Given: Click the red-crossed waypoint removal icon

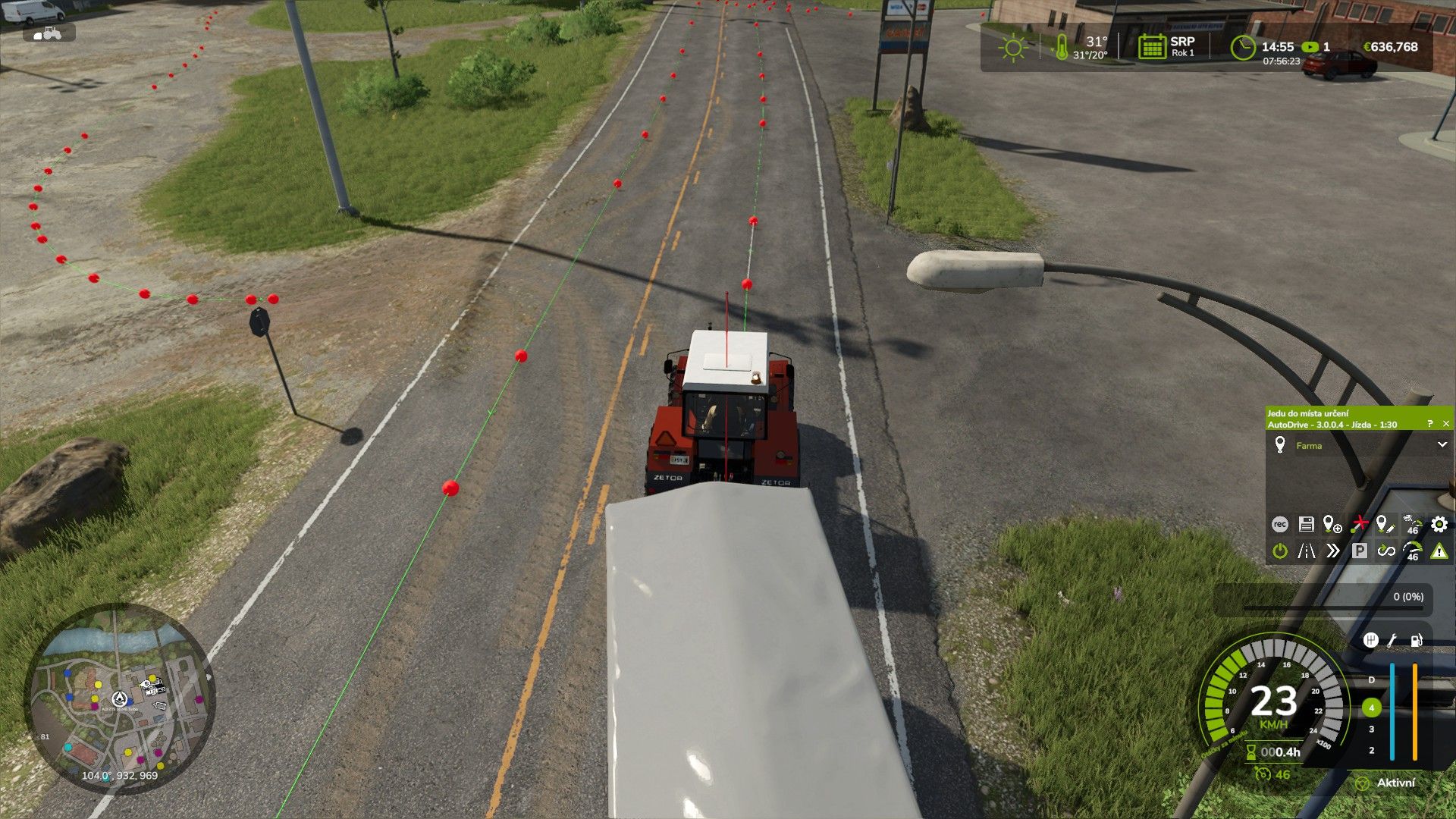Looking at the screenshot, I should point(1359,524).
